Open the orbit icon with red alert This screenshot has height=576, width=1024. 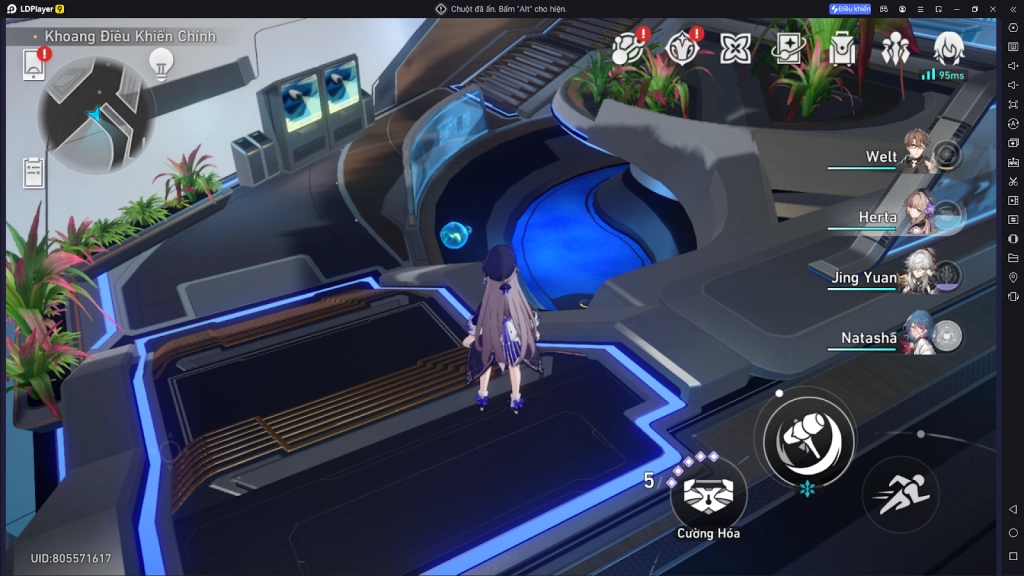point(627,48)
